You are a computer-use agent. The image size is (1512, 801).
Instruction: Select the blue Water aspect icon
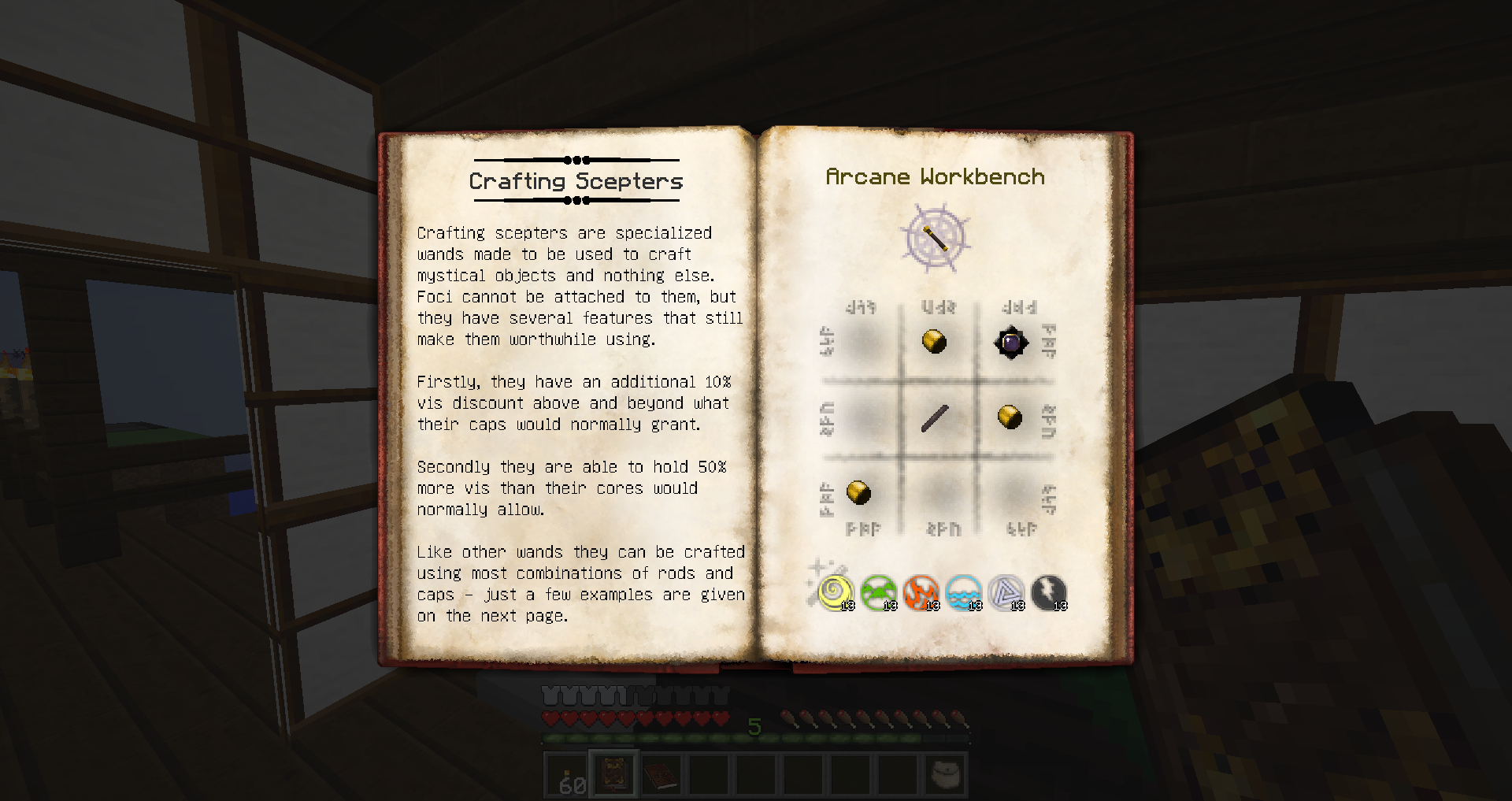[963, 592]
